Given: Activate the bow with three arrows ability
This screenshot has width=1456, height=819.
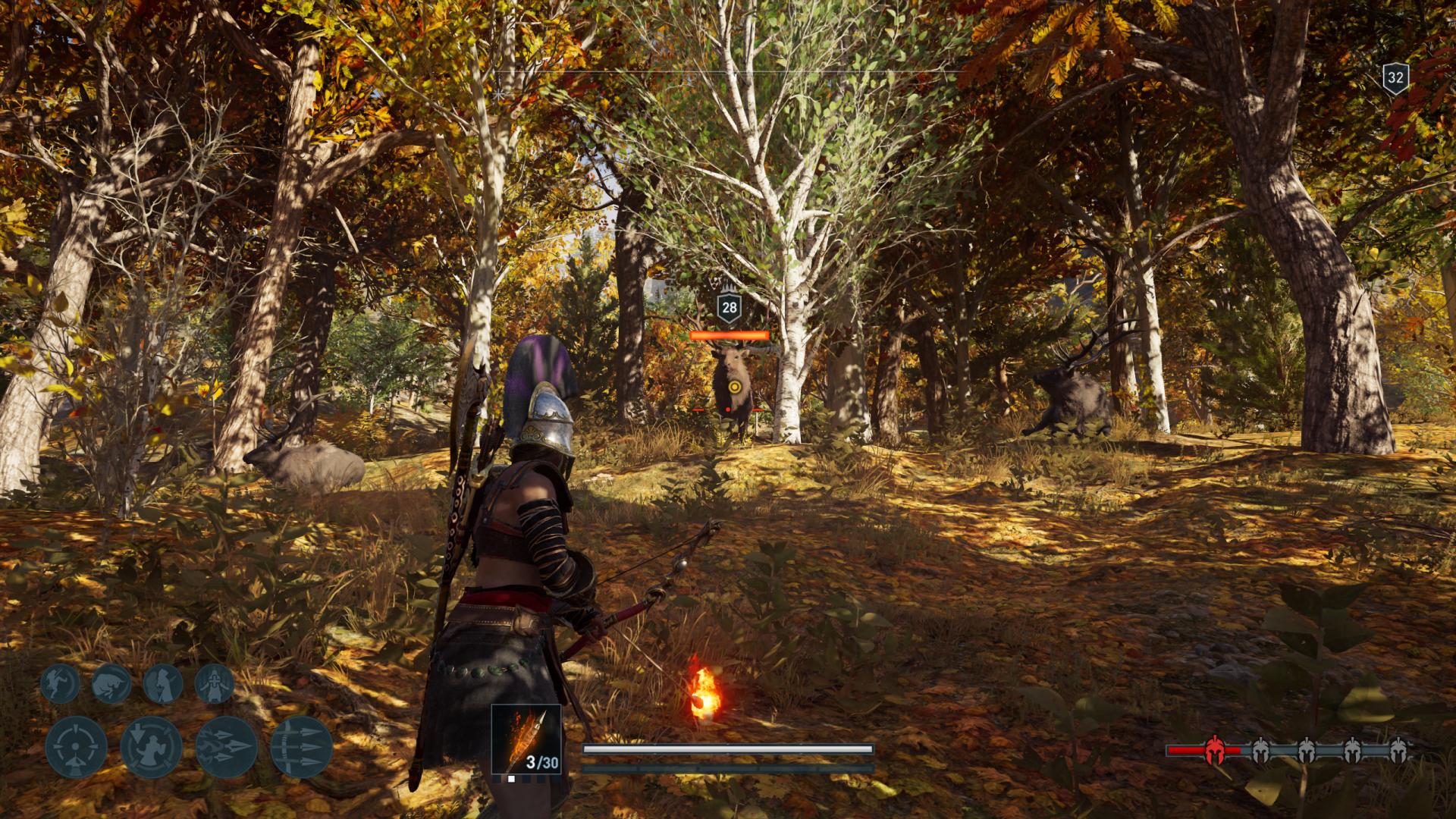Looking at the screenshot, I should [301, 747].
